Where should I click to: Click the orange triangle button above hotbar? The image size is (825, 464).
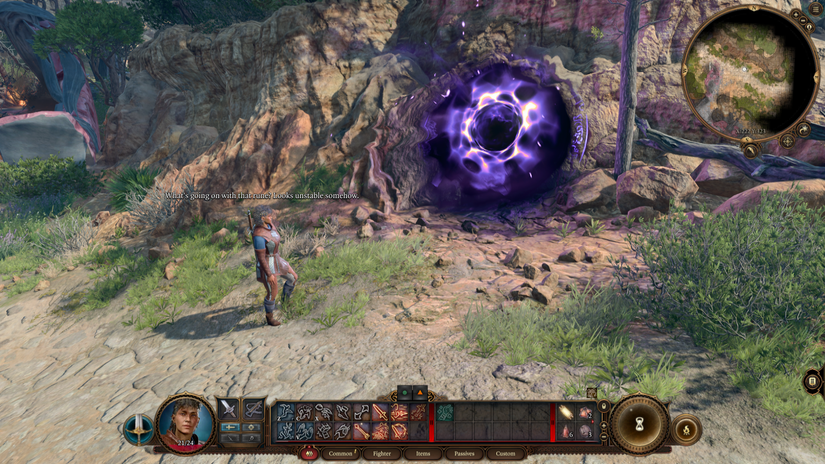pos(421,393)
